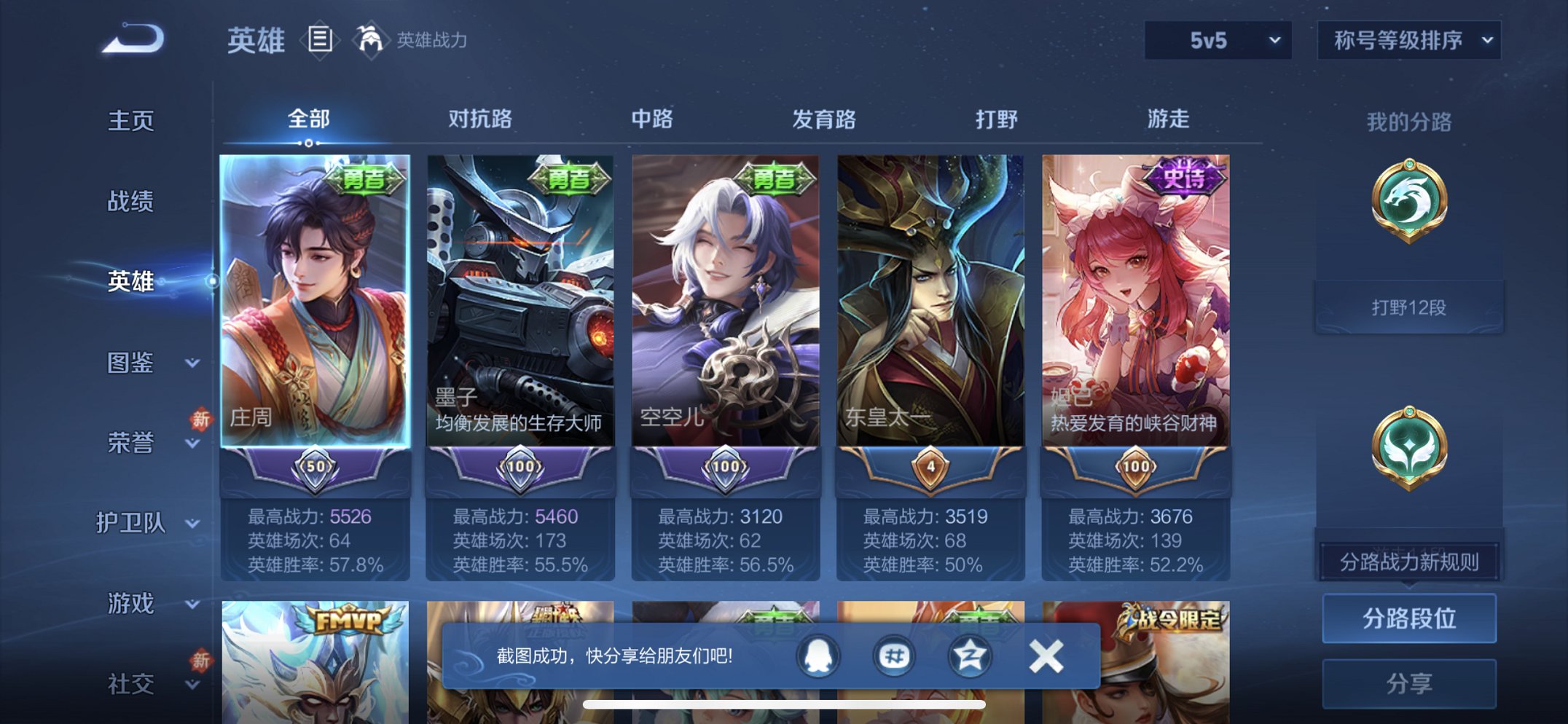Open the hero list view icon beside 英雄 title
The height and width of the screenshot is (724, 1568).
click(x=319, y=40)
